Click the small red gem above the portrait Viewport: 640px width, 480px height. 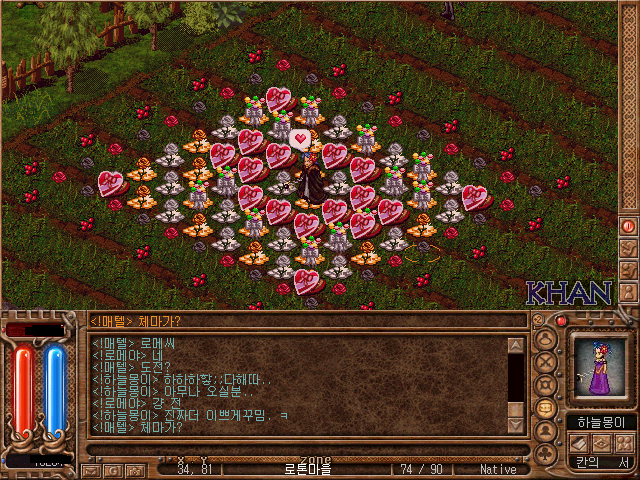pyautogui.click(x=561, y=321)
